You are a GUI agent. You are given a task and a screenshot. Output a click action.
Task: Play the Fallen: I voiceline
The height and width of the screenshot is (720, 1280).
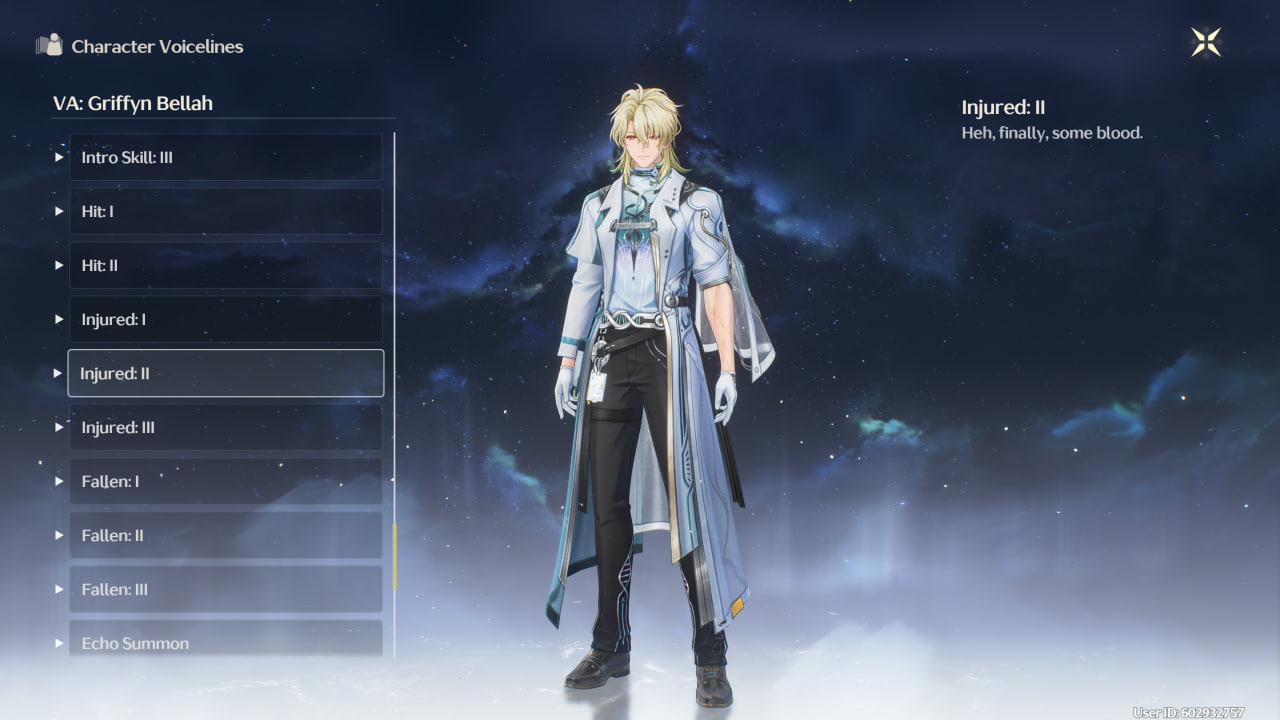pos(225,482)
